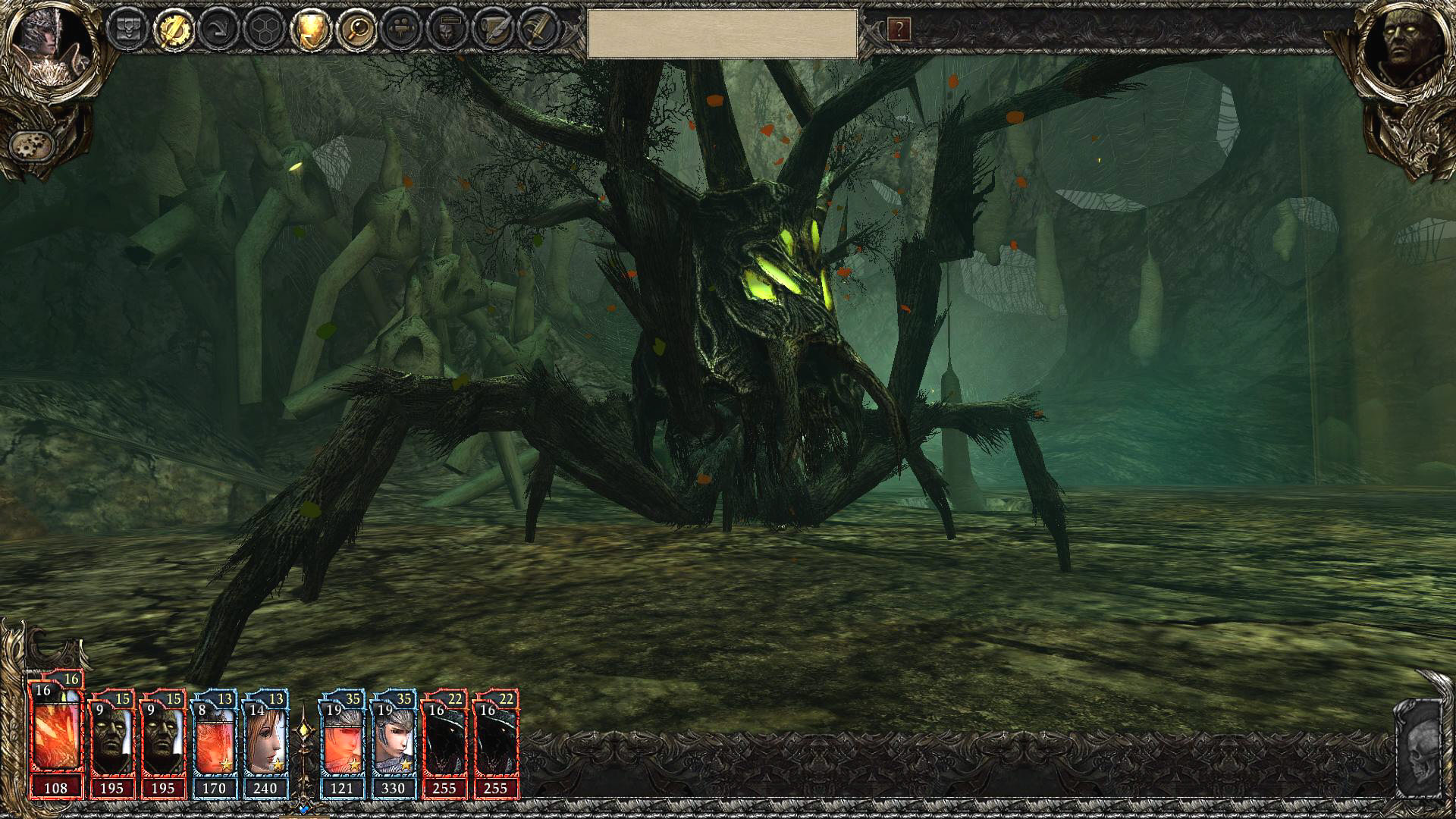Click the mask face toolbar icon
The height and width of the screenshot is (819, 1456).
tap(447, 30)
